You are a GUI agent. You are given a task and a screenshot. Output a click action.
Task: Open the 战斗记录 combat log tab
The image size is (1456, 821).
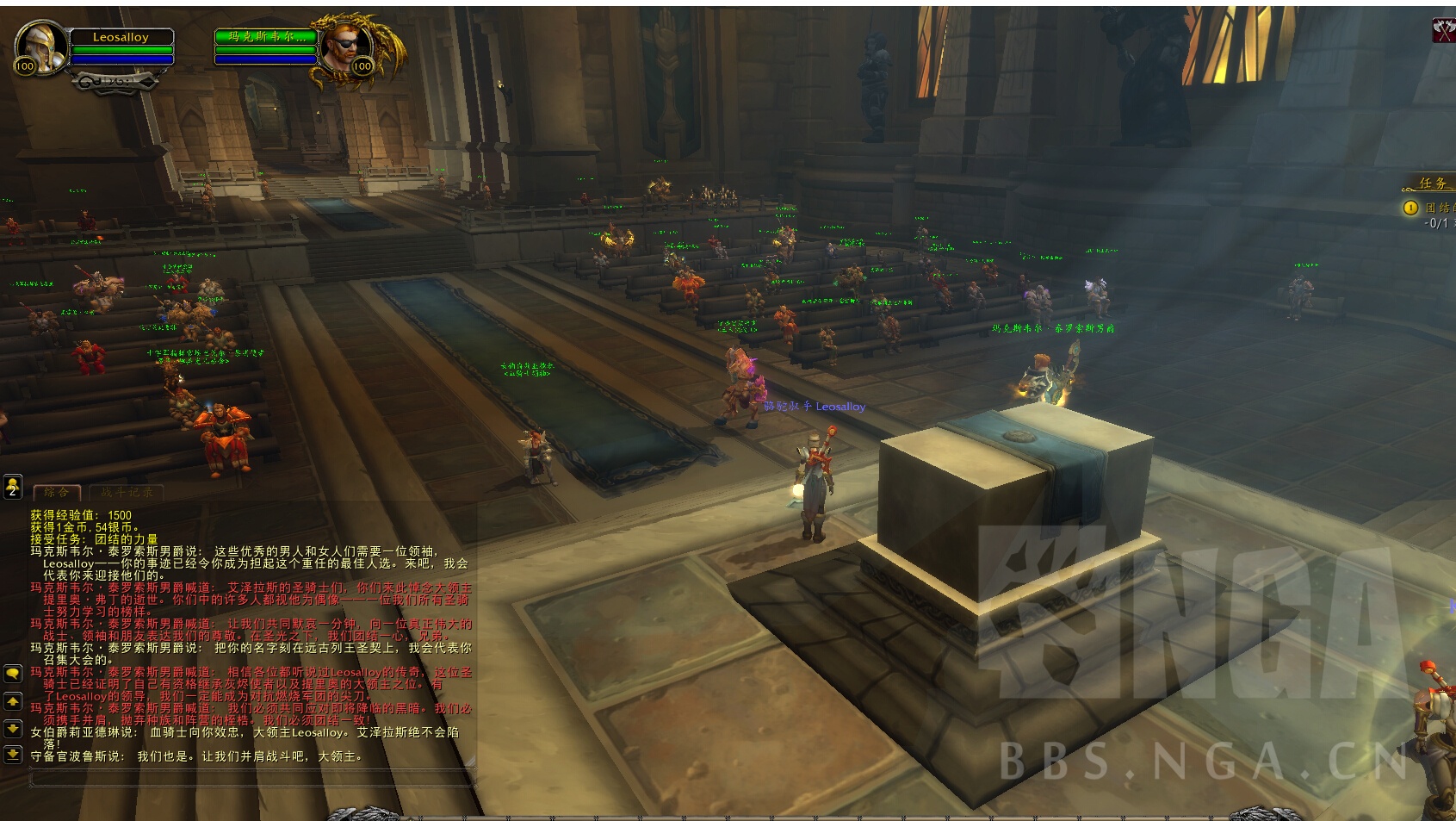[x=127, y=492]
